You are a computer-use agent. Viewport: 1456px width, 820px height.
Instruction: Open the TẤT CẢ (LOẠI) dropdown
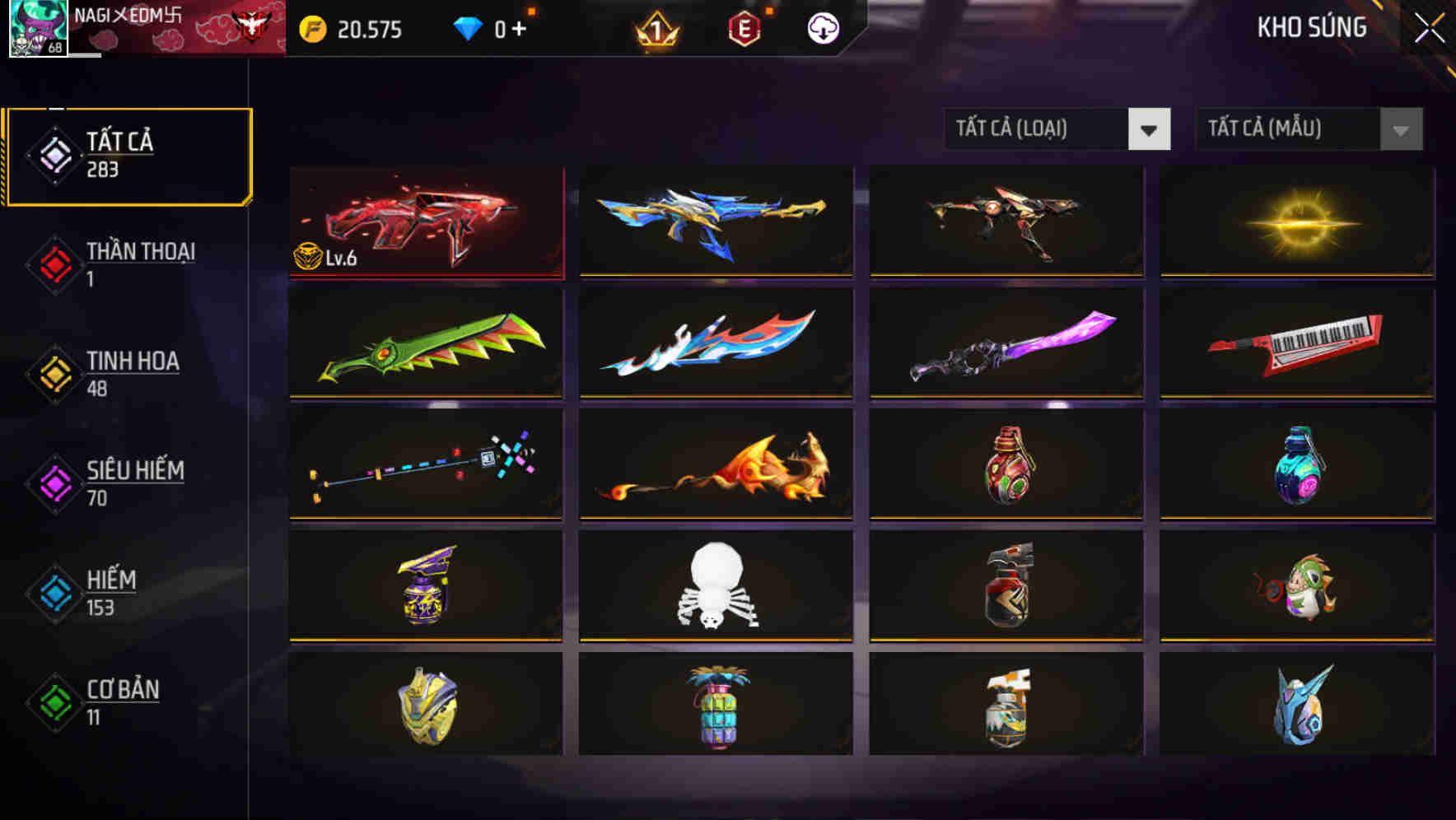(x=1057, y=129)
